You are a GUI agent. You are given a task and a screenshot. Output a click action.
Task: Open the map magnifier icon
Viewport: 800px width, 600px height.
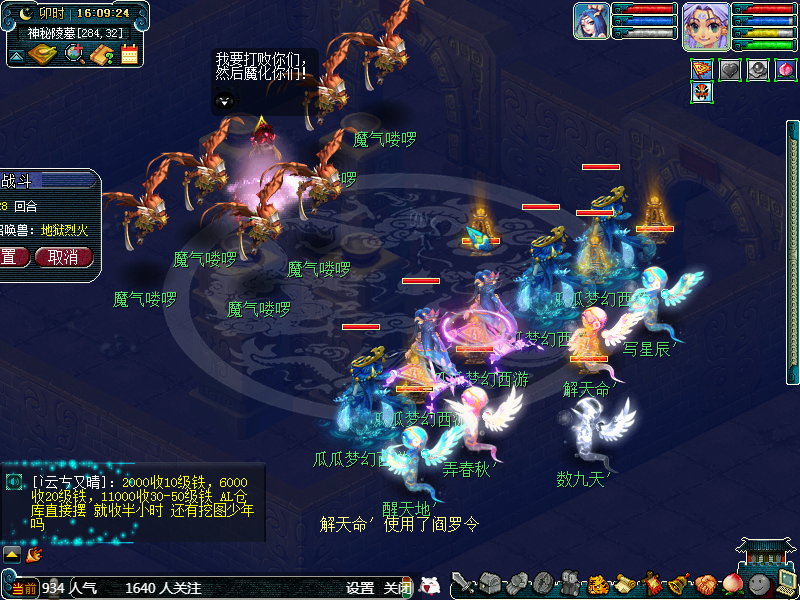(x=74, y=54)
